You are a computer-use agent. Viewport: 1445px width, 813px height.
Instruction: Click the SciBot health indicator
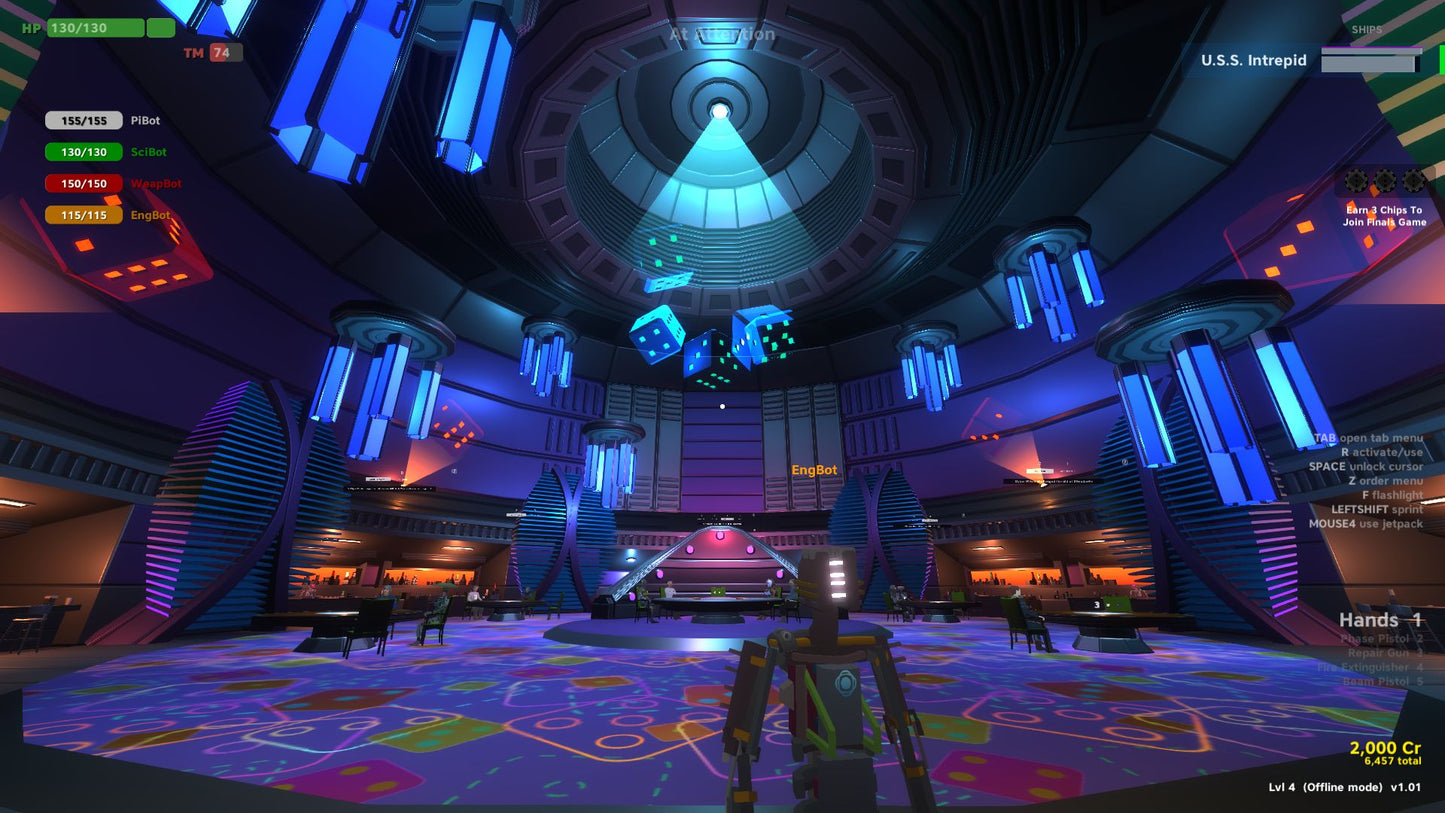(84, 151)
